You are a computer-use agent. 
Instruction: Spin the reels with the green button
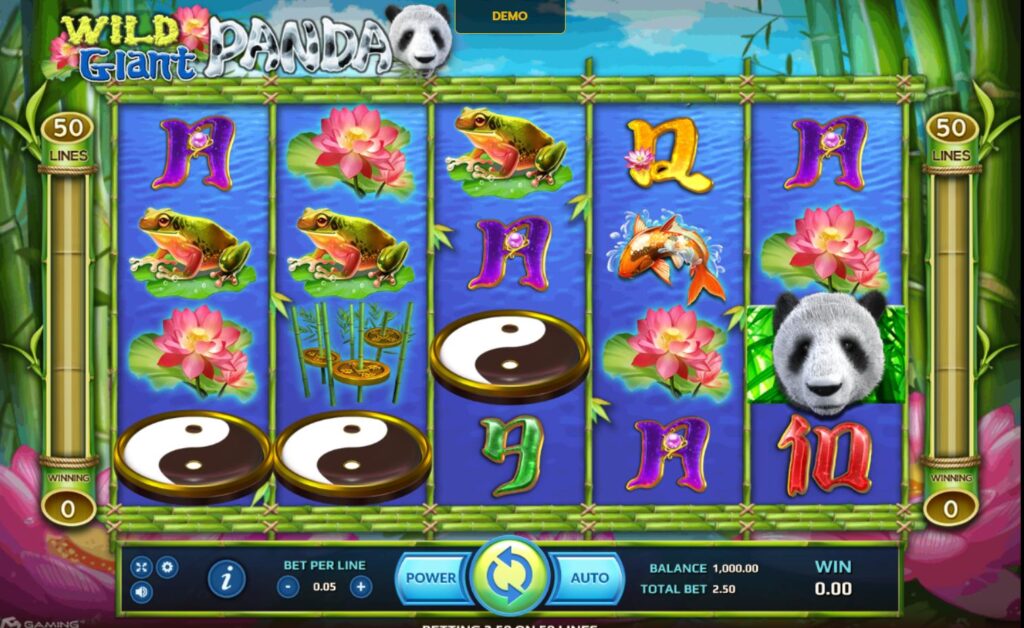pos(510,577)
